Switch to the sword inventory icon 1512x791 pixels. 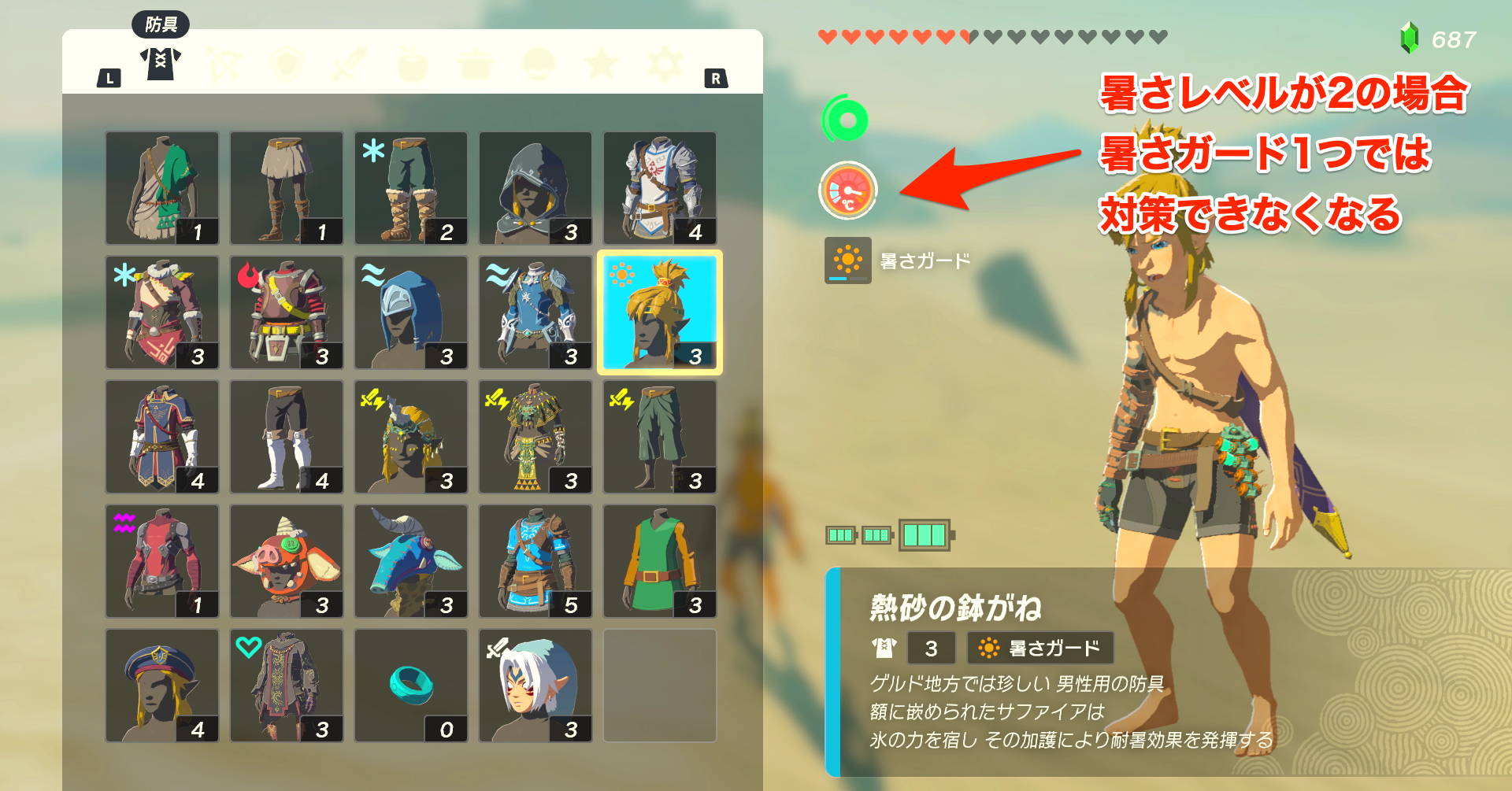348,63
